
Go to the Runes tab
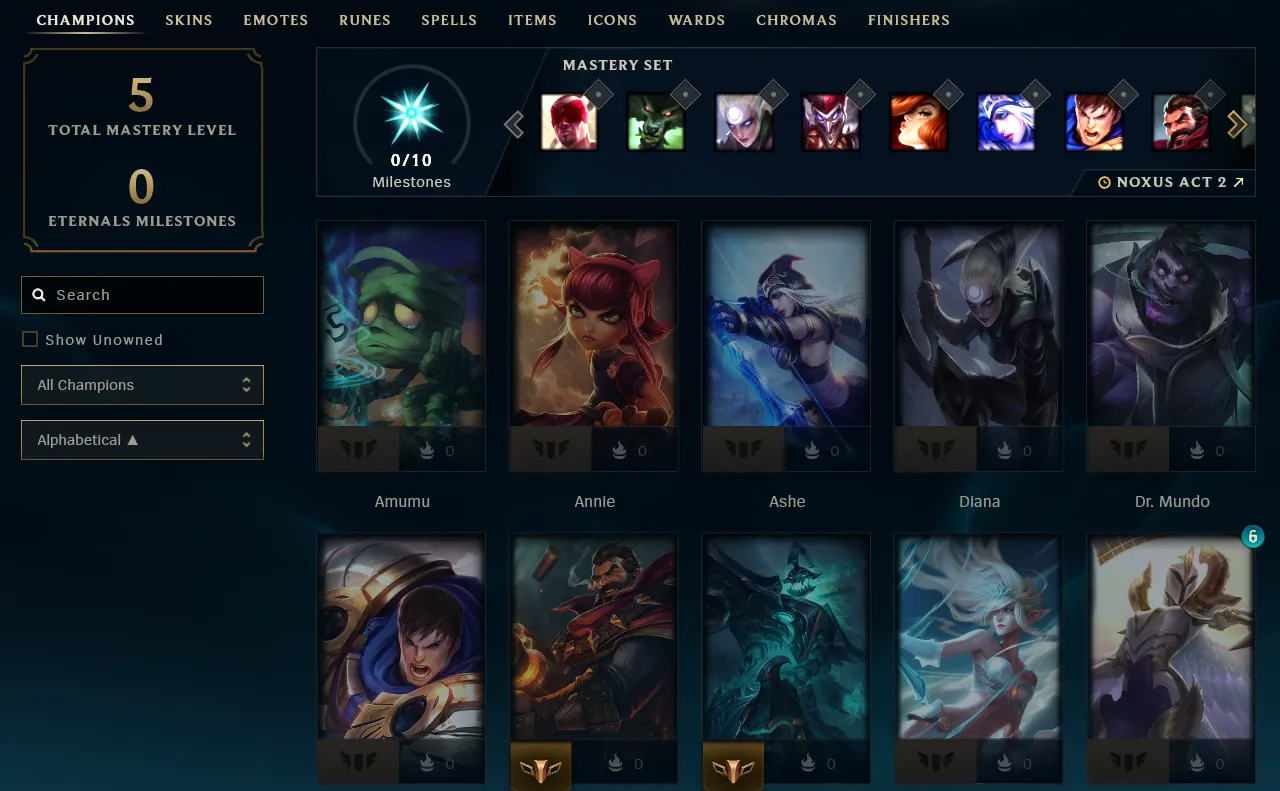365,20
